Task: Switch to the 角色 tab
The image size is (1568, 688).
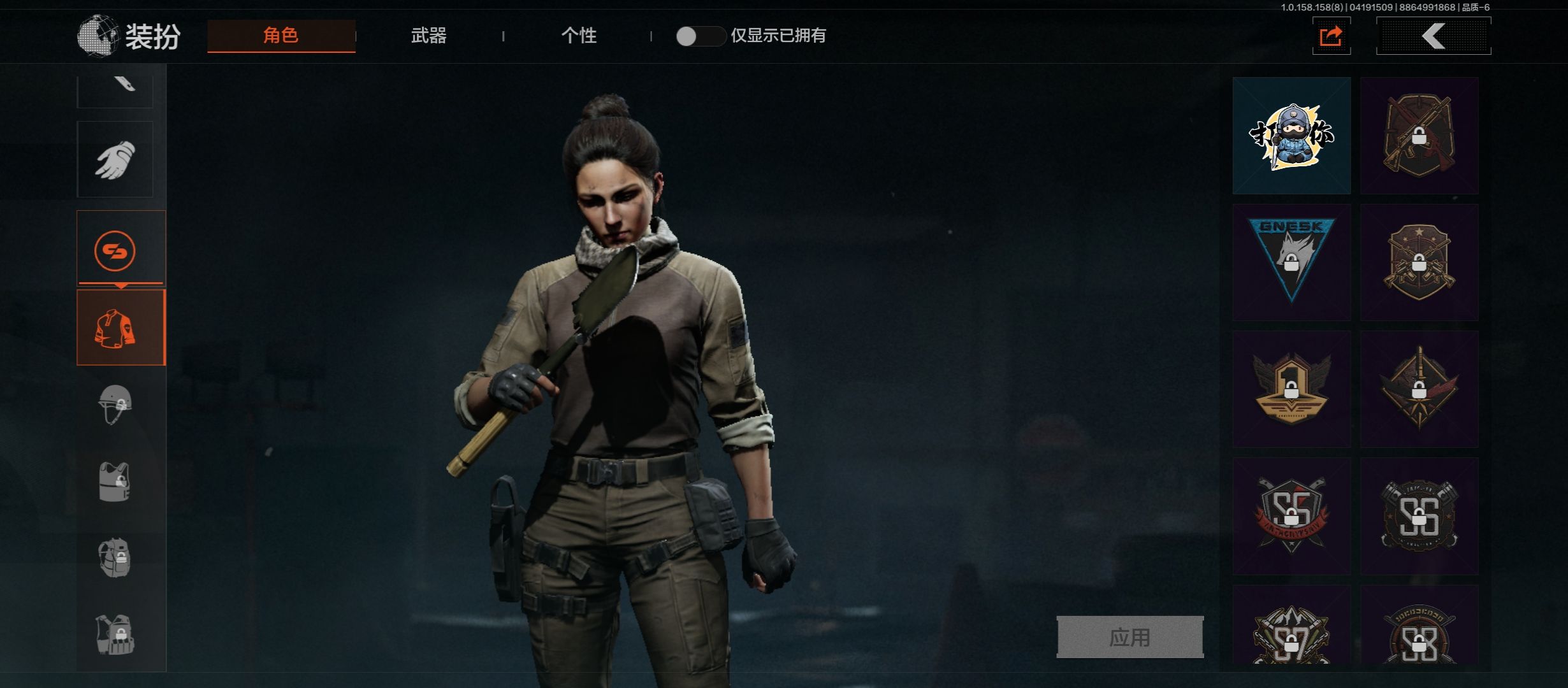Action: pyautogui.click(x=281, y=36)
